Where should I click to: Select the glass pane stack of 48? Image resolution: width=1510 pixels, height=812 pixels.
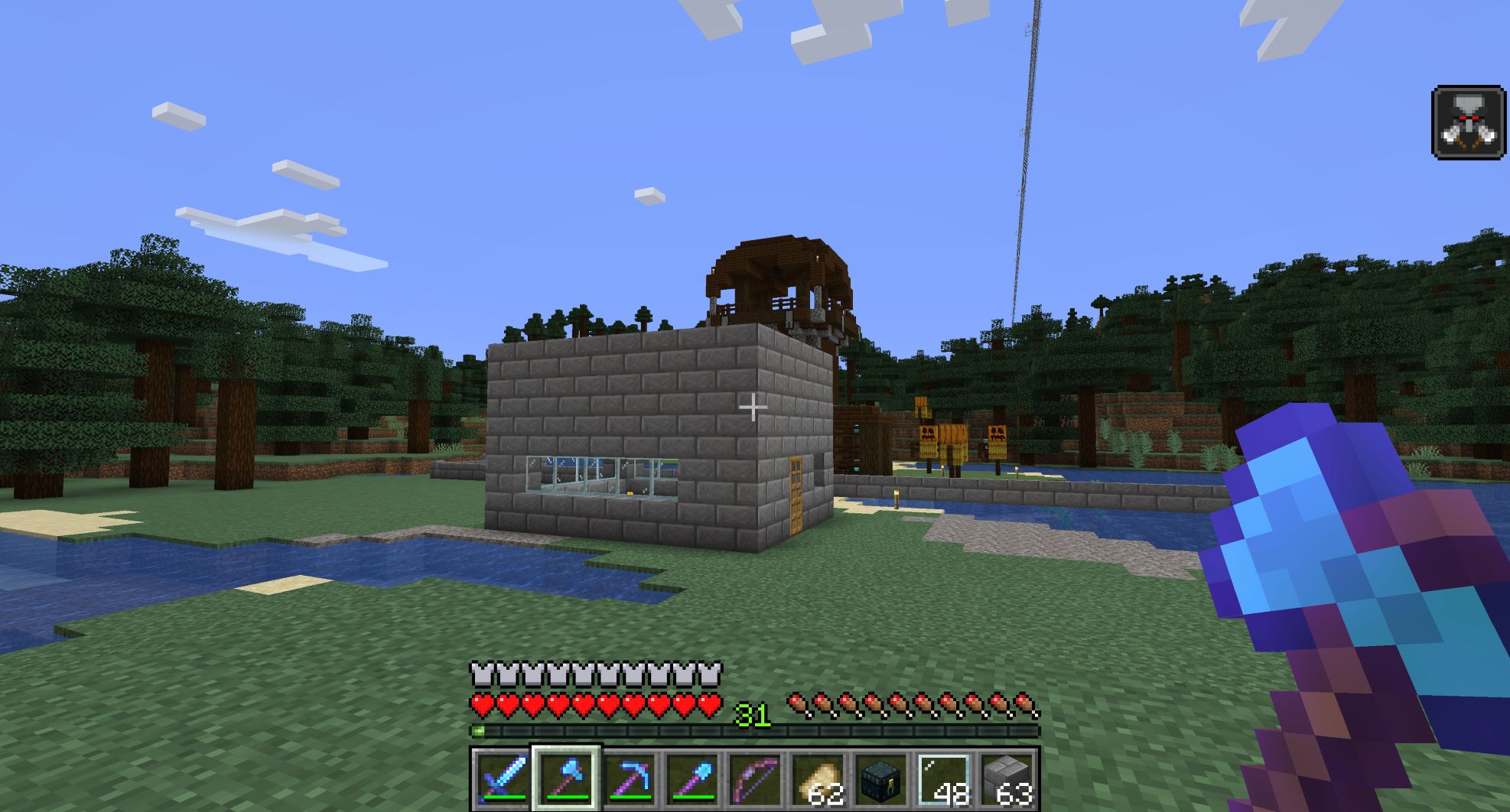coord(943,779)
